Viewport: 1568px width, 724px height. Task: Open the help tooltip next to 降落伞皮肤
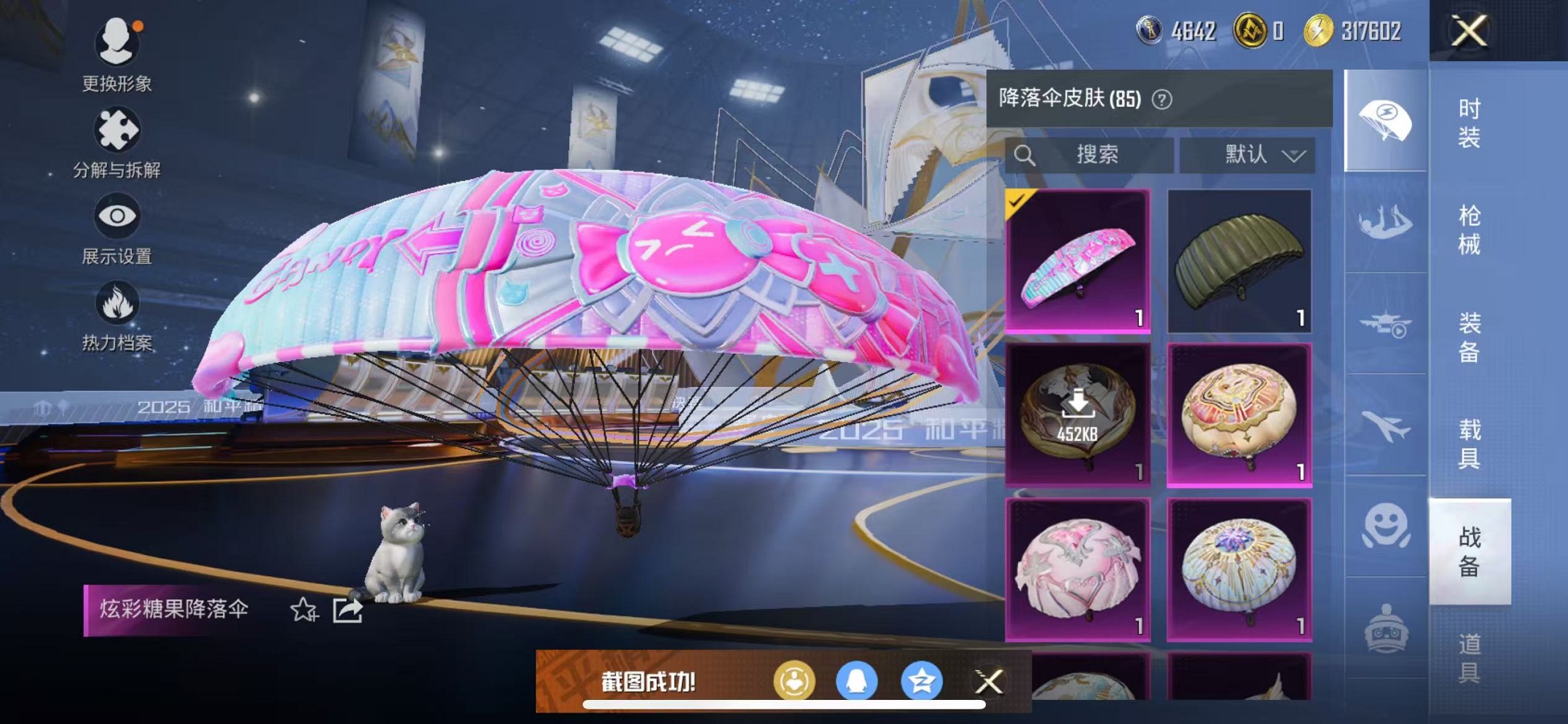[x=1161, y=99]
